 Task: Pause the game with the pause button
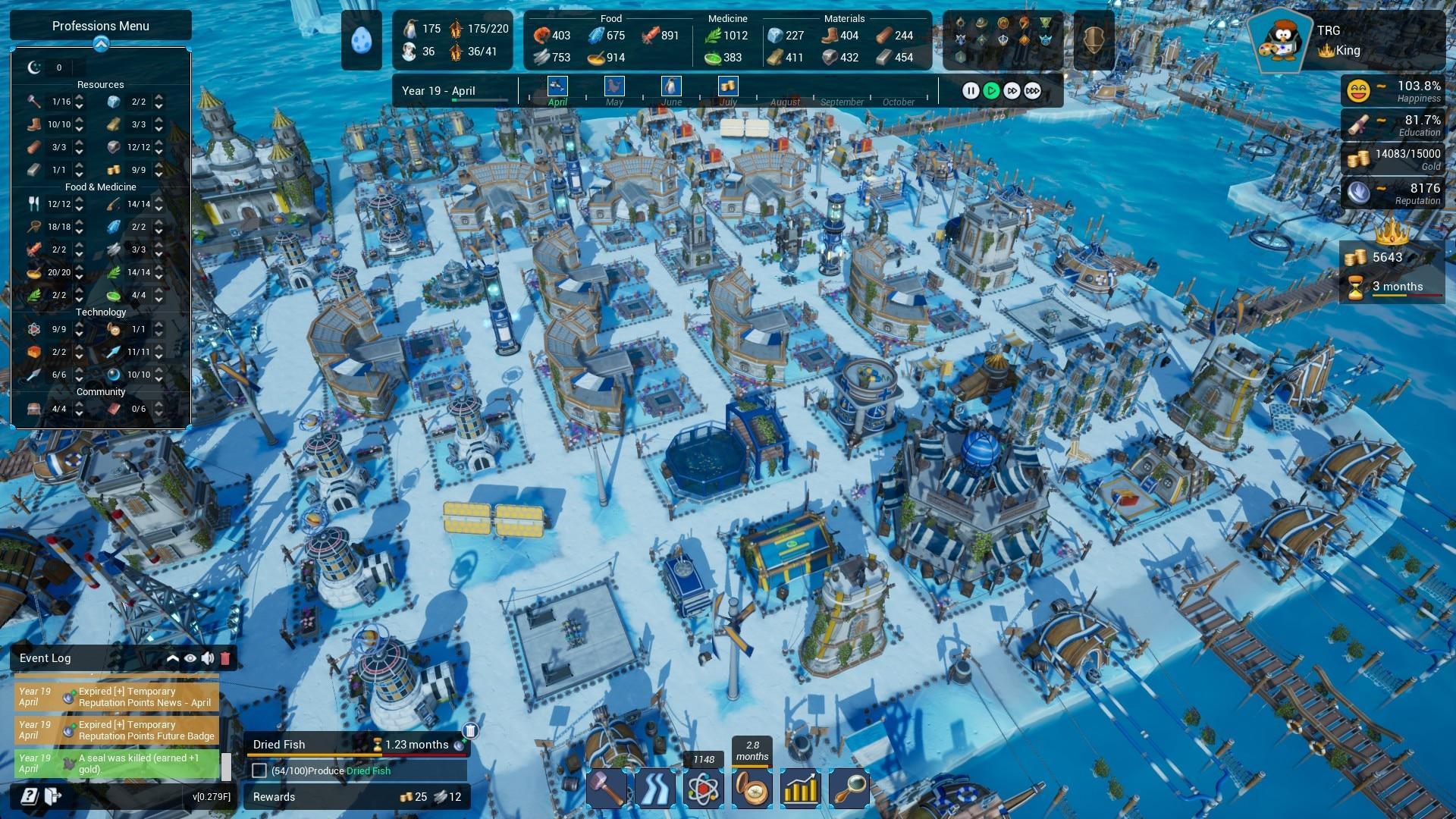pos(970,91)
